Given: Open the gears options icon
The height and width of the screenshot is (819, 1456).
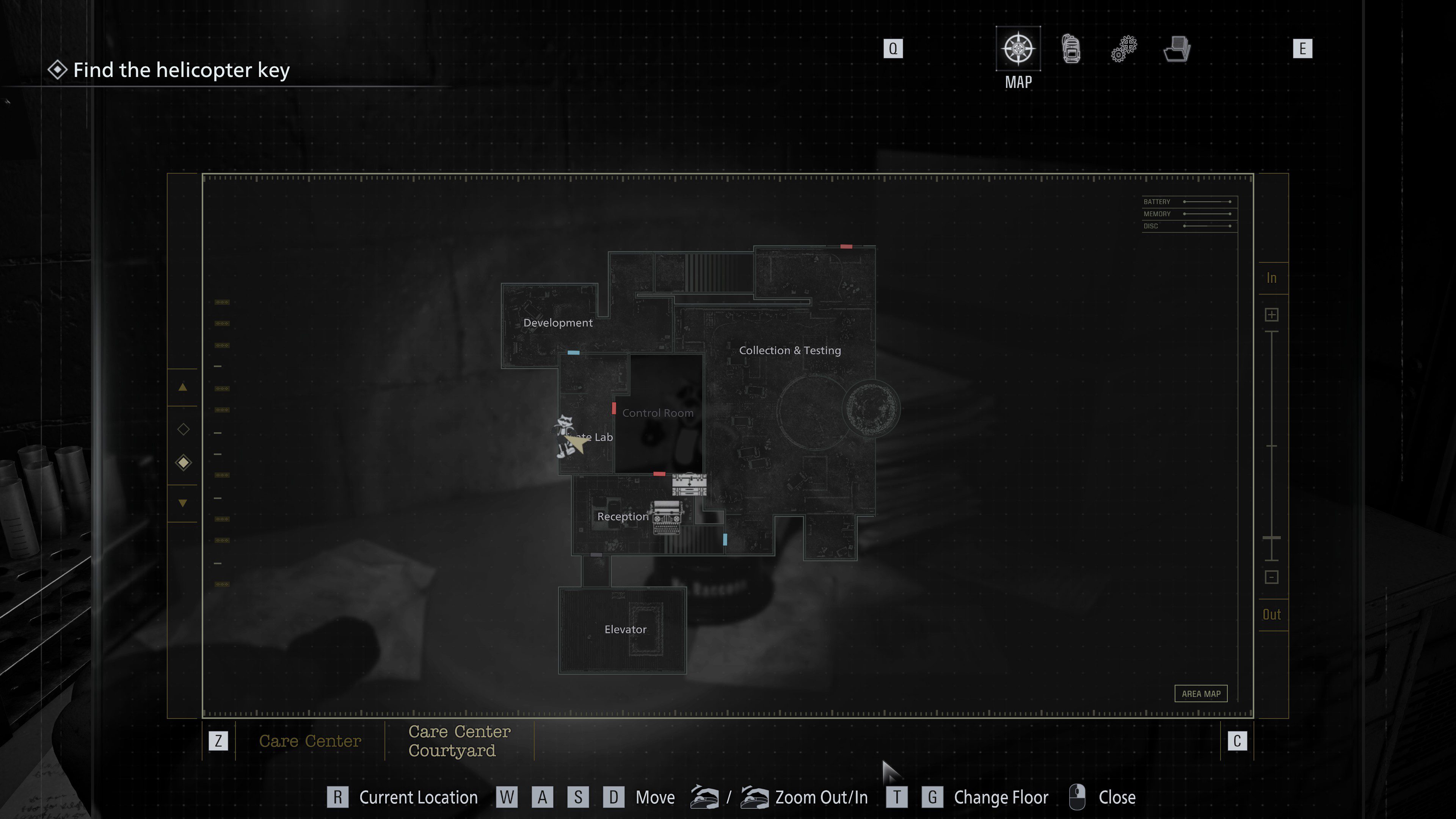Looking at the screenshot, I should coord(1123,49).
